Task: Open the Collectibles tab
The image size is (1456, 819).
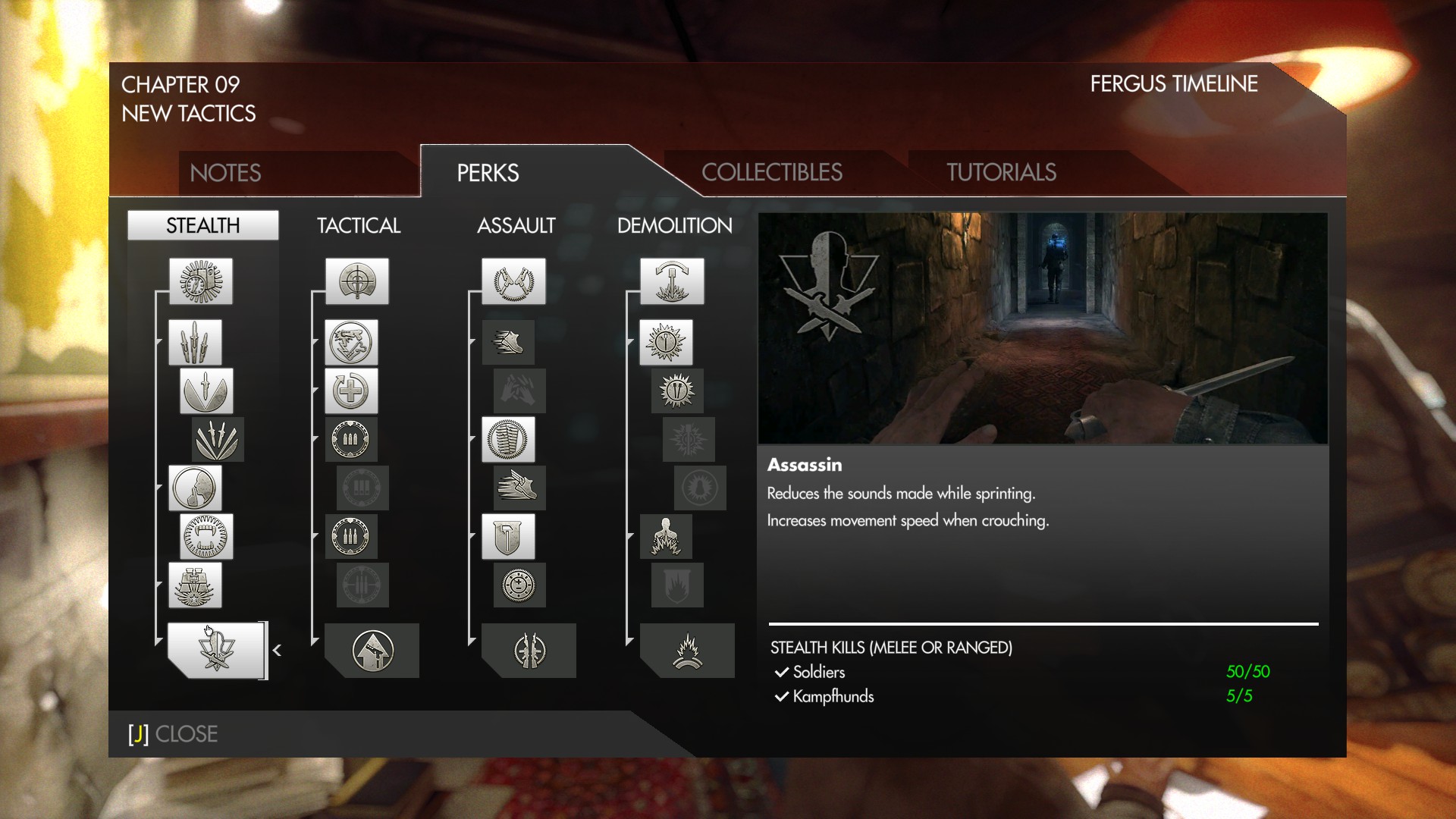Action: pyautogui.click(x=771, y=173)
